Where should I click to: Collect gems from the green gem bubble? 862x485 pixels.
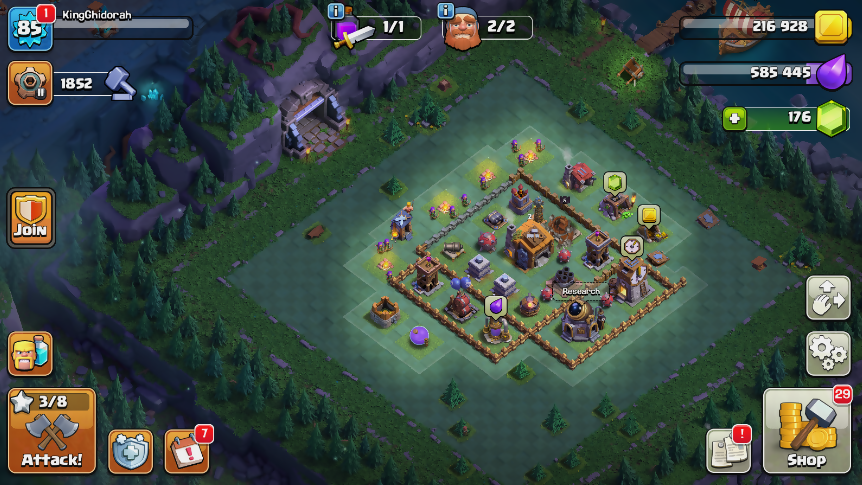coord(614,182)
